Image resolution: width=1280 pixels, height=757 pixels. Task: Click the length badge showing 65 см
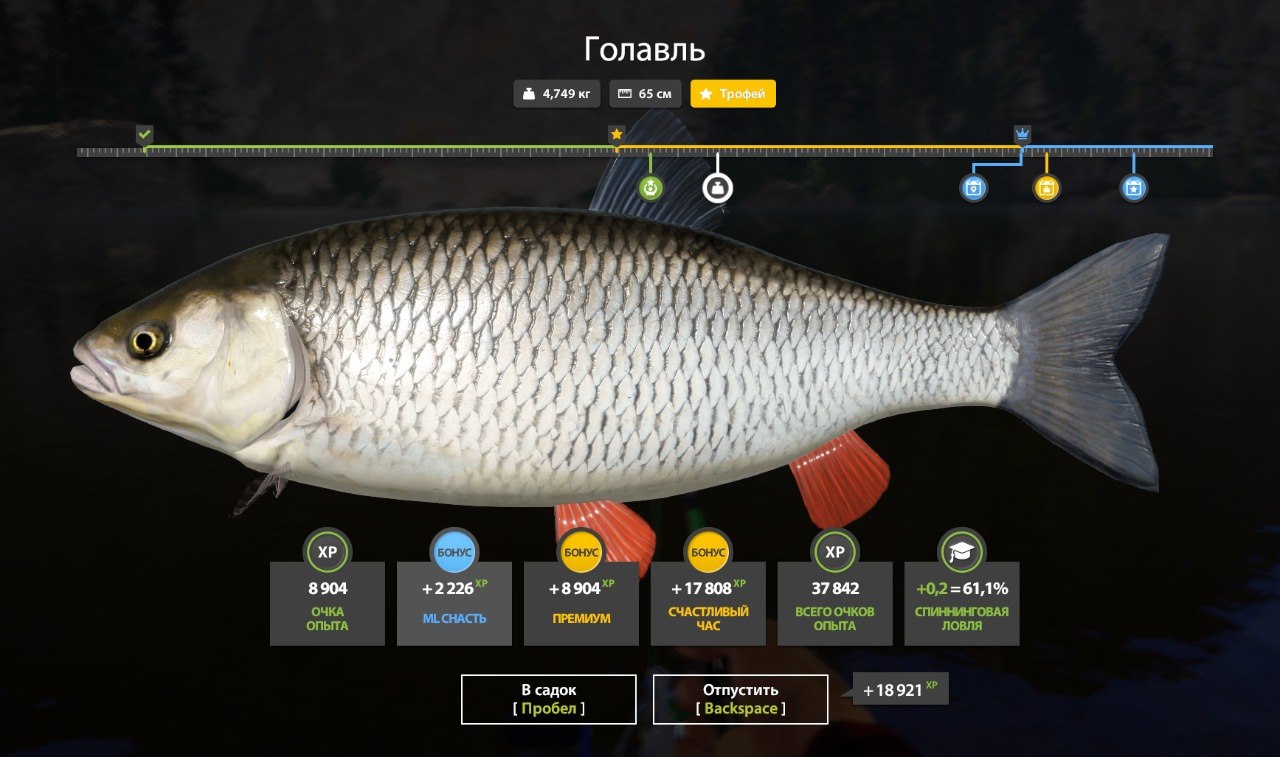click(645, 93)
